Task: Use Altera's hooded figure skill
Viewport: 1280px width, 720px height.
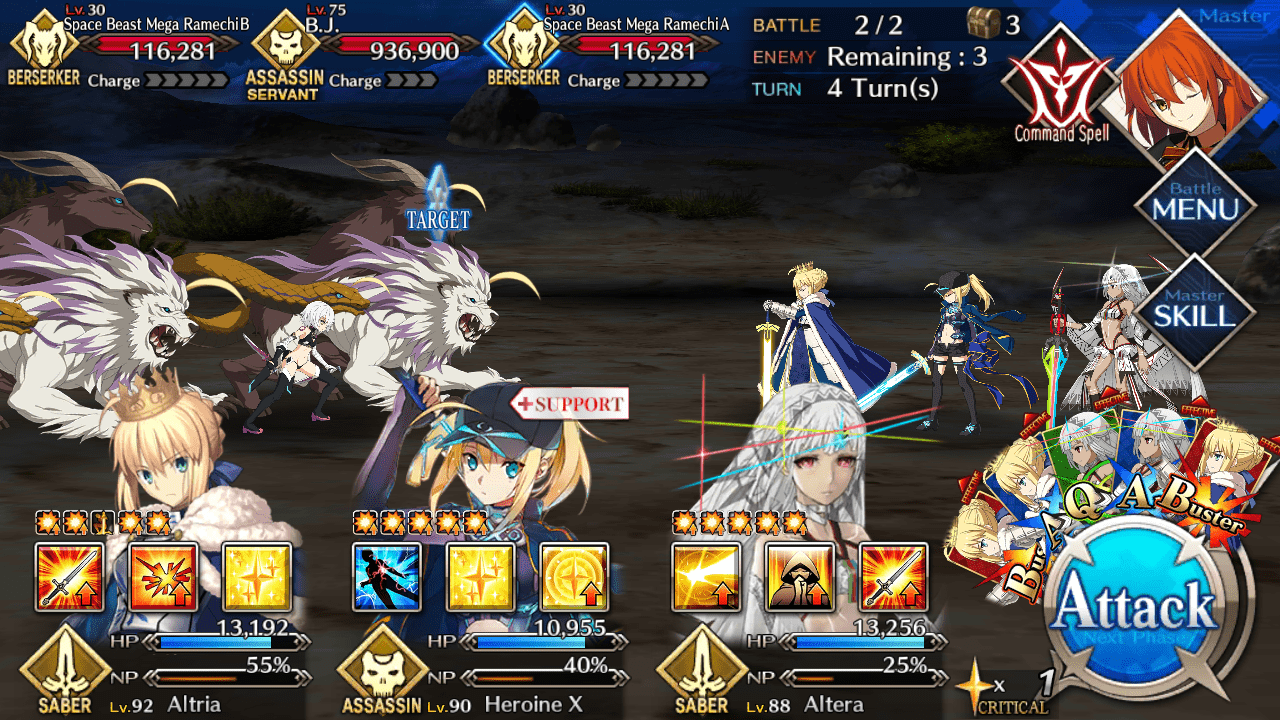Action: coord(800,577)
